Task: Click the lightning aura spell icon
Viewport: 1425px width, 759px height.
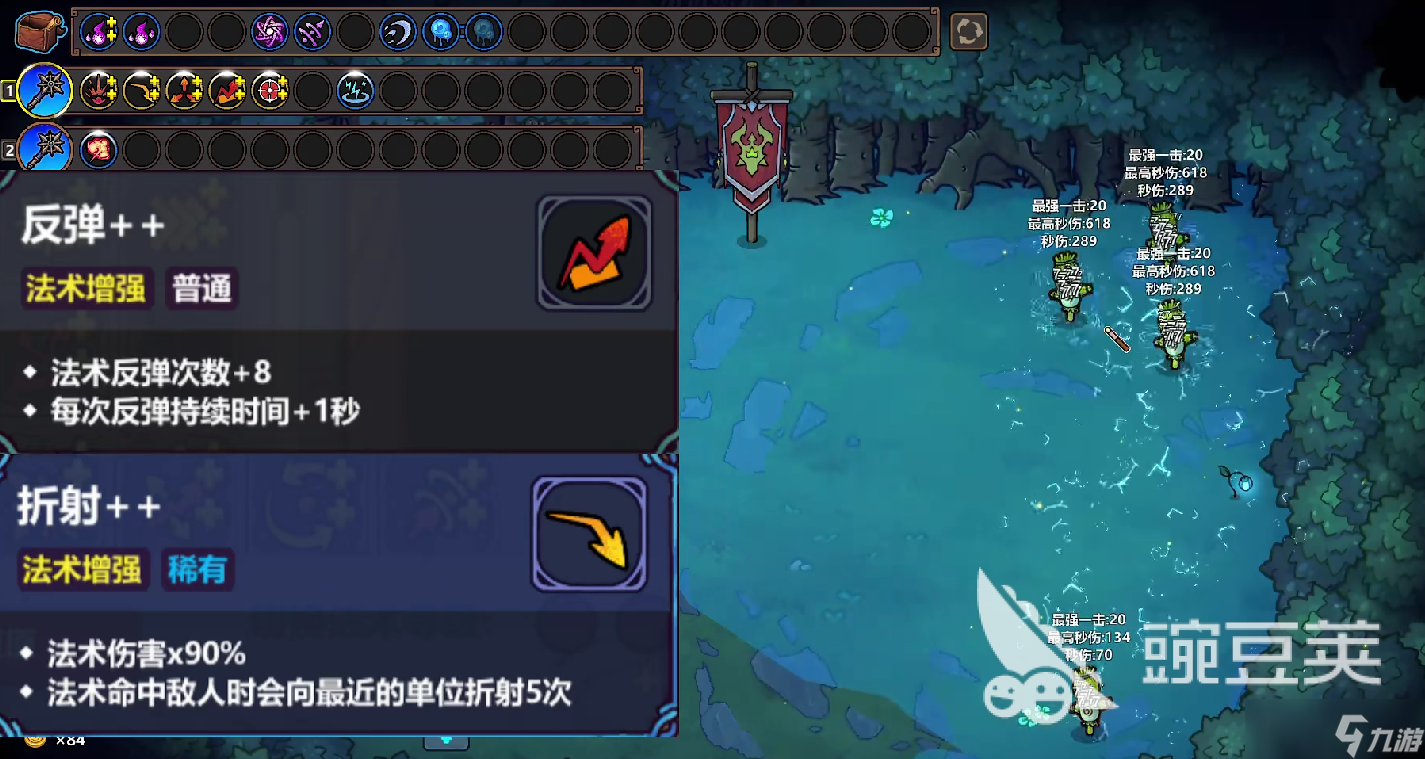Action: coord(356,92)
